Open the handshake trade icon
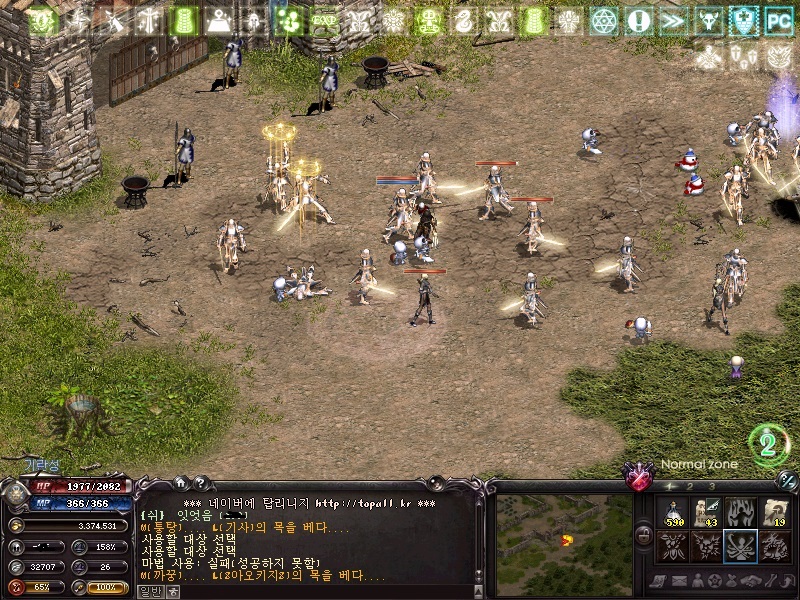Viewport: 800px width, 600px height. pos(749,581)
